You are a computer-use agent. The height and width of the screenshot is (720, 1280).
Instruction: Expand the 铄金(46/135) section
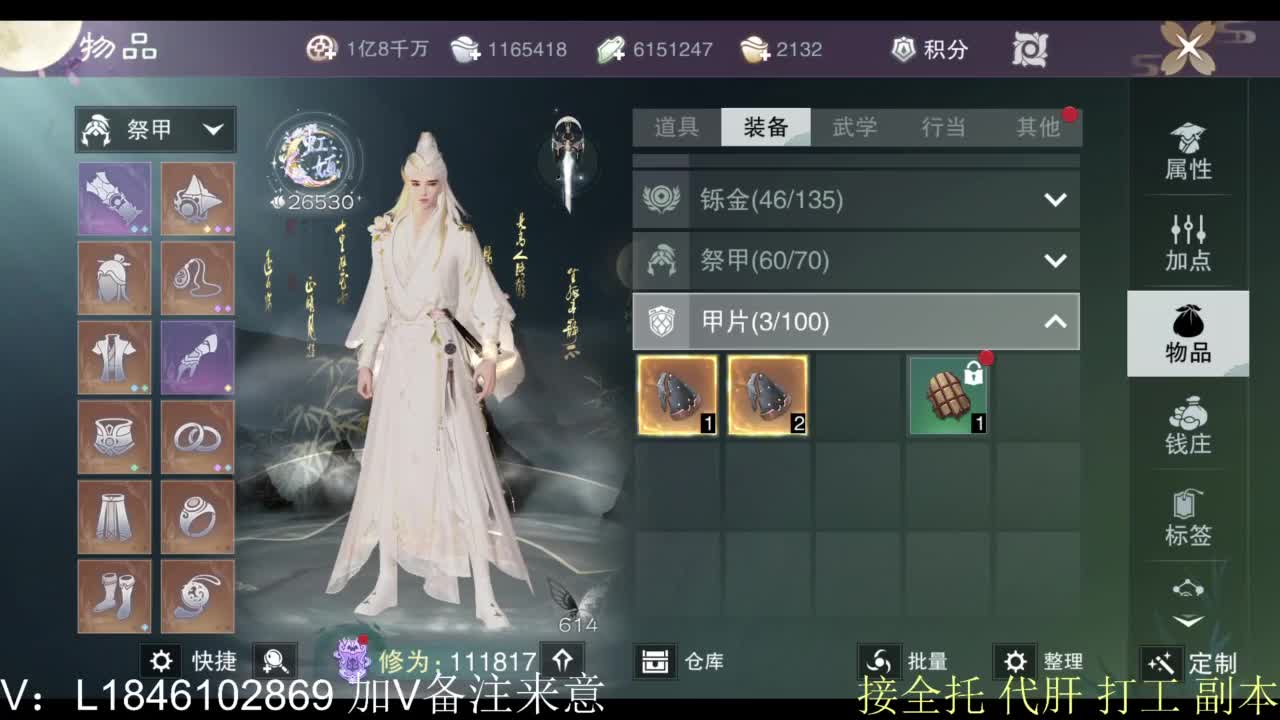(1056, 199)
